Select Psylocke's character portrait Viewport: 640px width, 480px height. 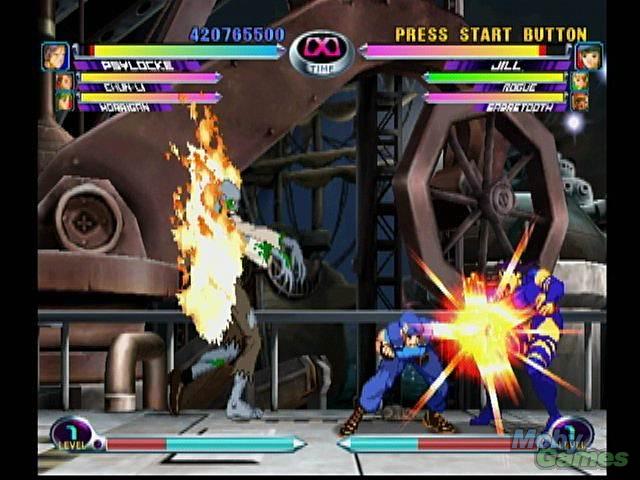point(56,55)
